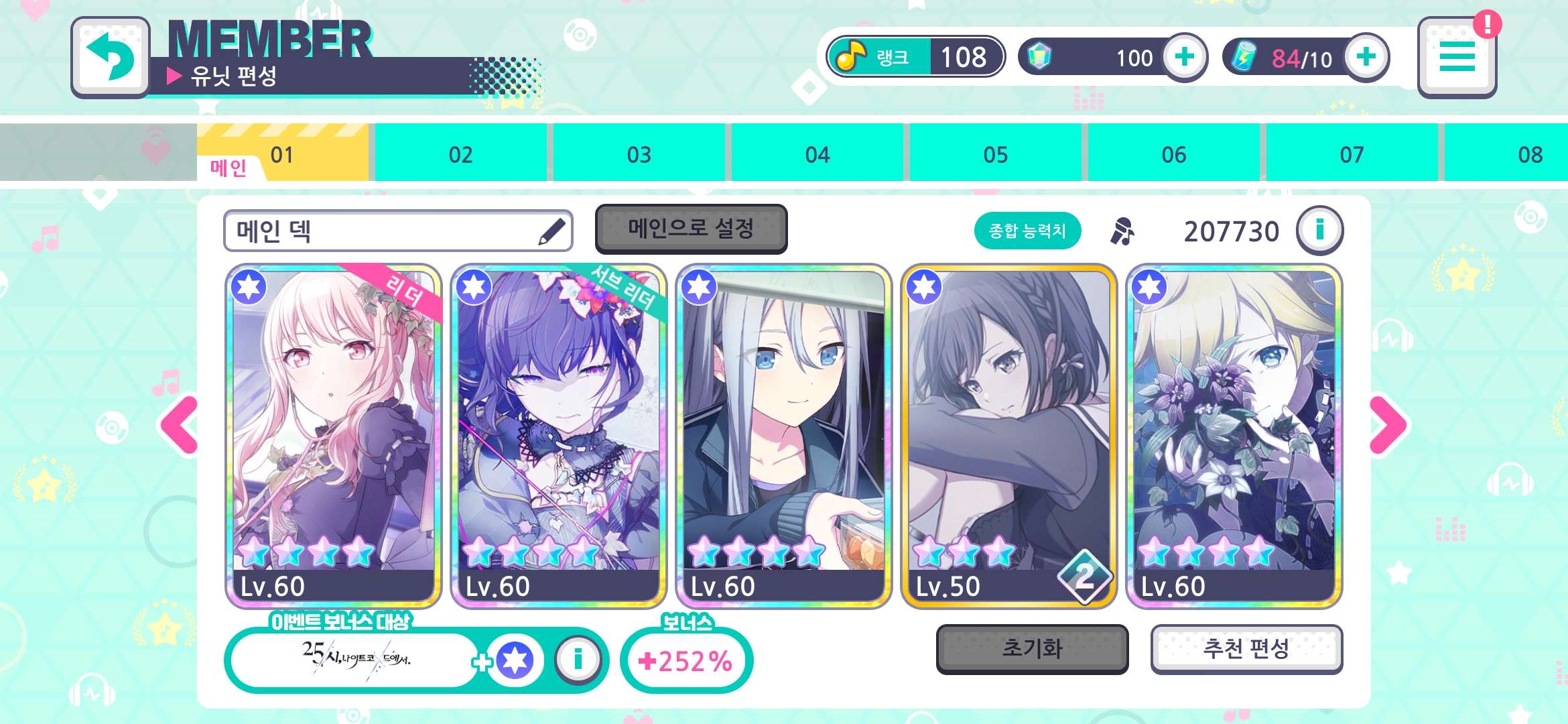1568x724 pixels.
Task: Open event bonus info button
Action: pyautogui.click(x=578, y=660)
